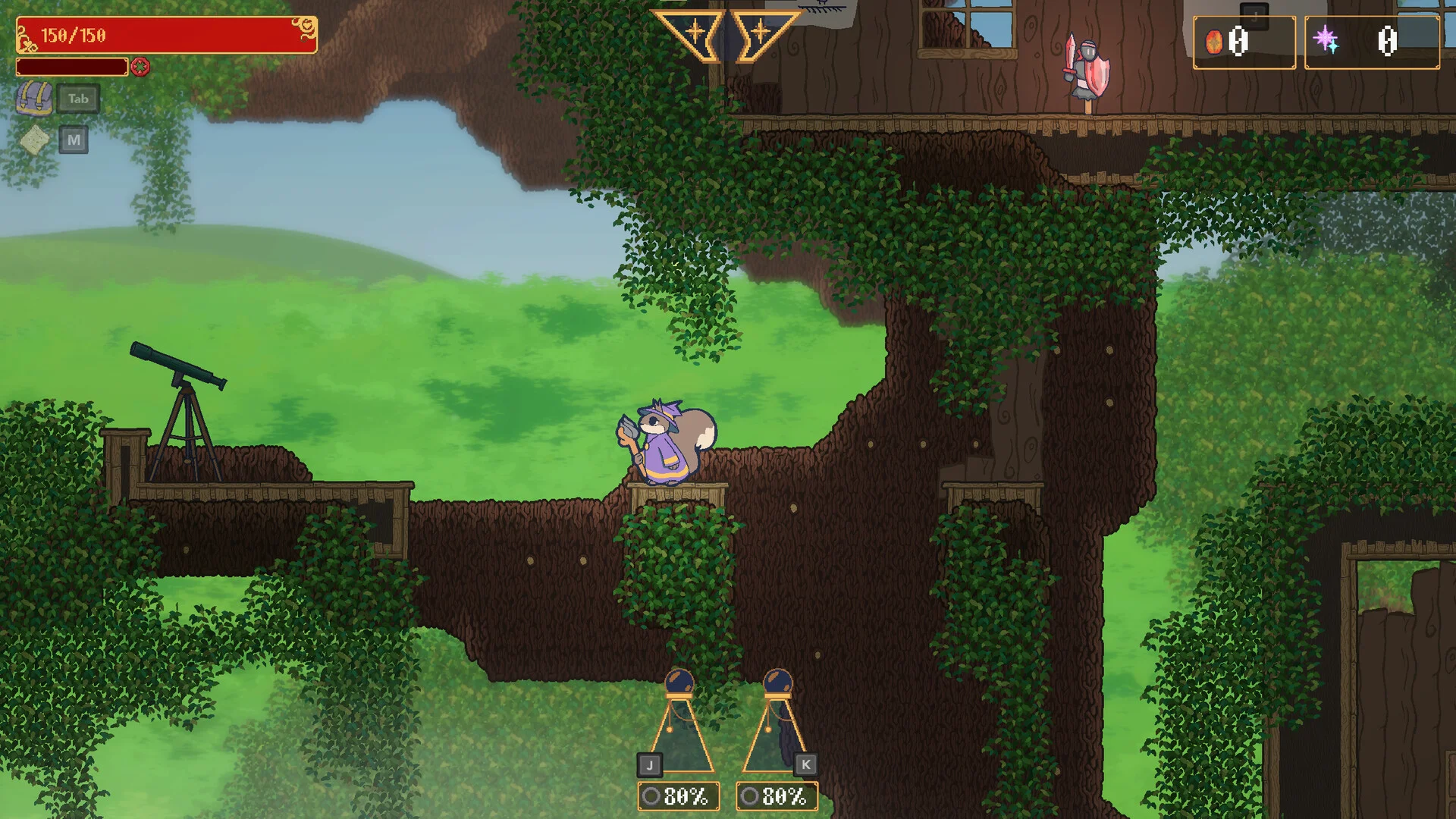Open the backpack inventory icon
1456x819 pixels.
[34, 99]
